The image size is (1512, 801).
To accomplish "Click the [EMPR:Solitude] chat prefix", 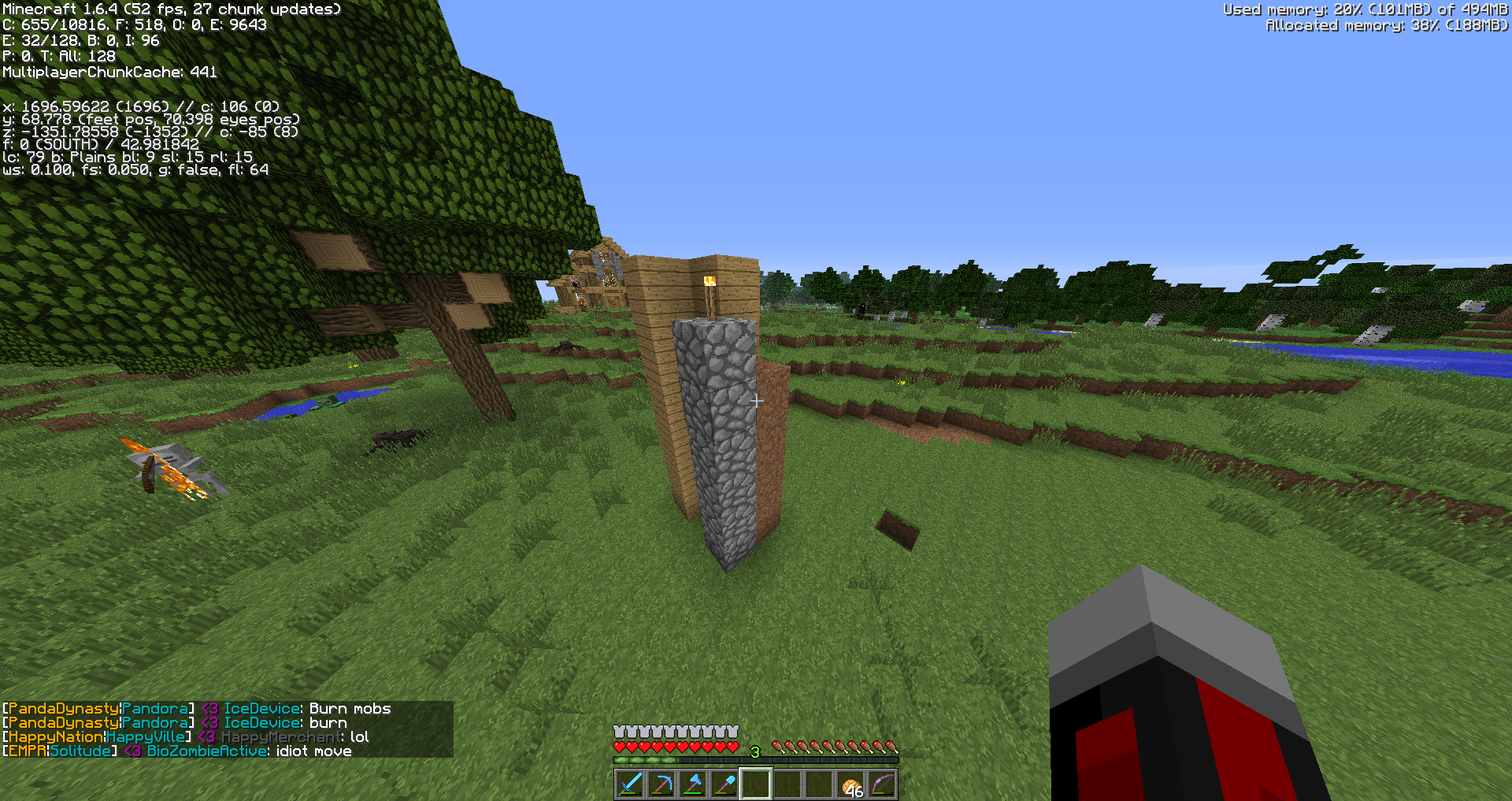I will point(59,751).
